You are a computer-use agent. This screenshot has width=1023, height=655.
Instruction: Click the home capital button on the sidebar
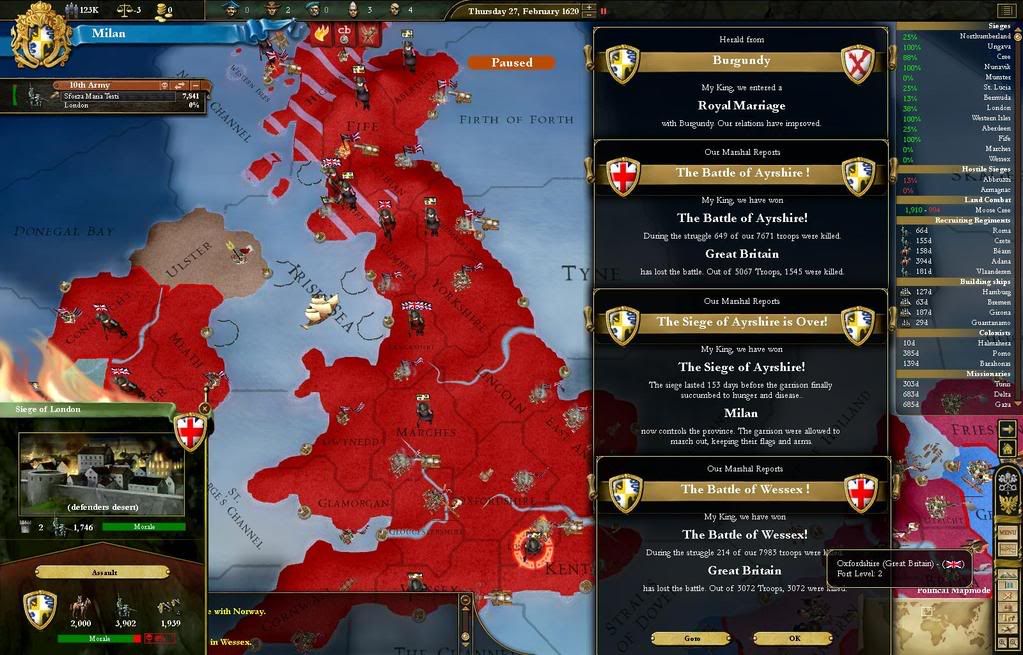tap(1008, 450)
